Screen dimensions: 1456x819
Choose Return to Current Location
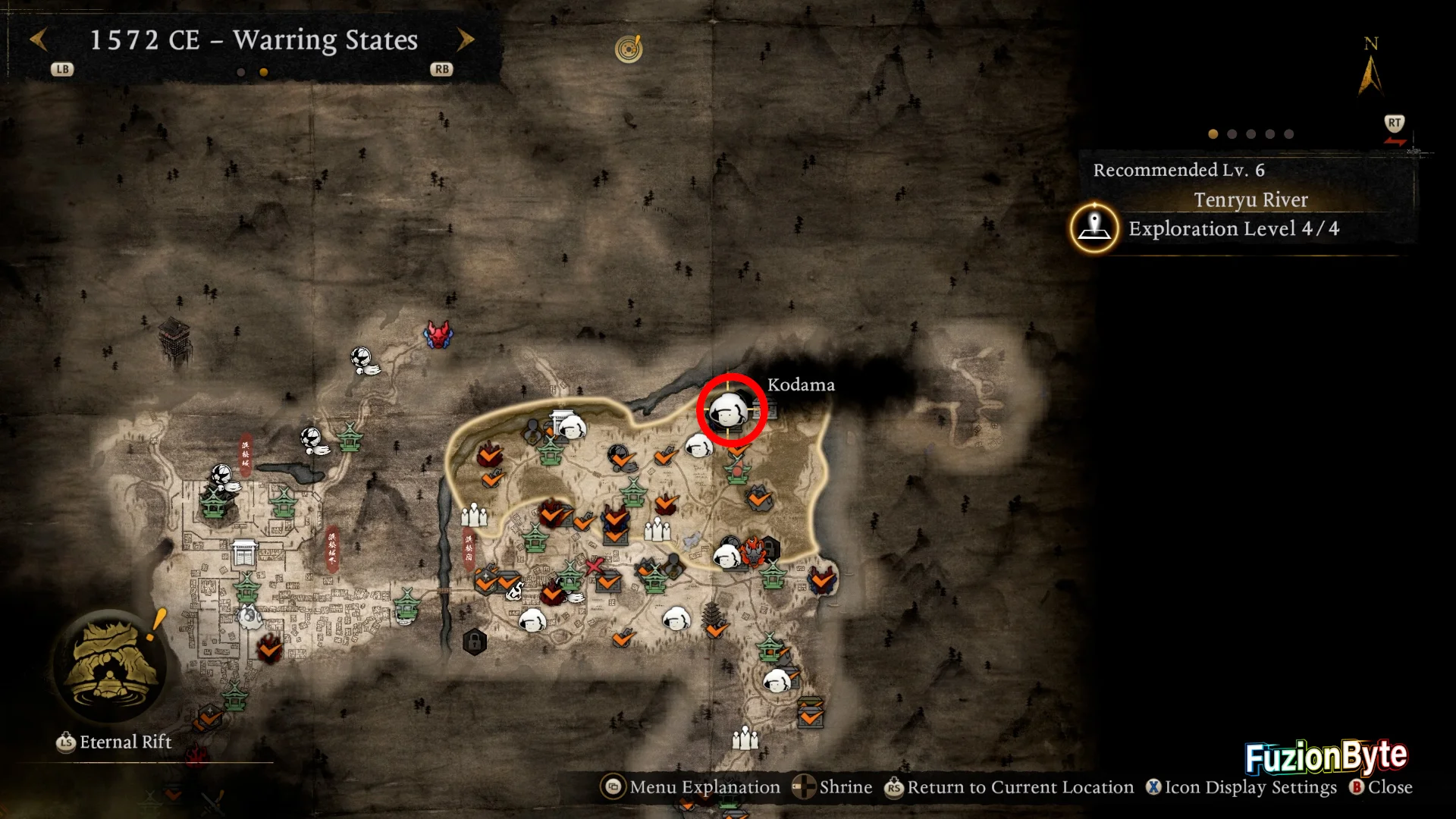[x=1009, y=787]
